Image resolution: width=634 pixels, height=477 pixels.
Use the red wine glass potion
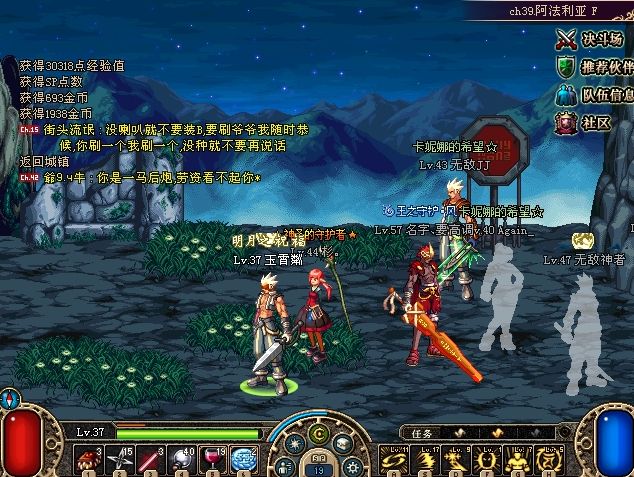click(x=215, y=459)
